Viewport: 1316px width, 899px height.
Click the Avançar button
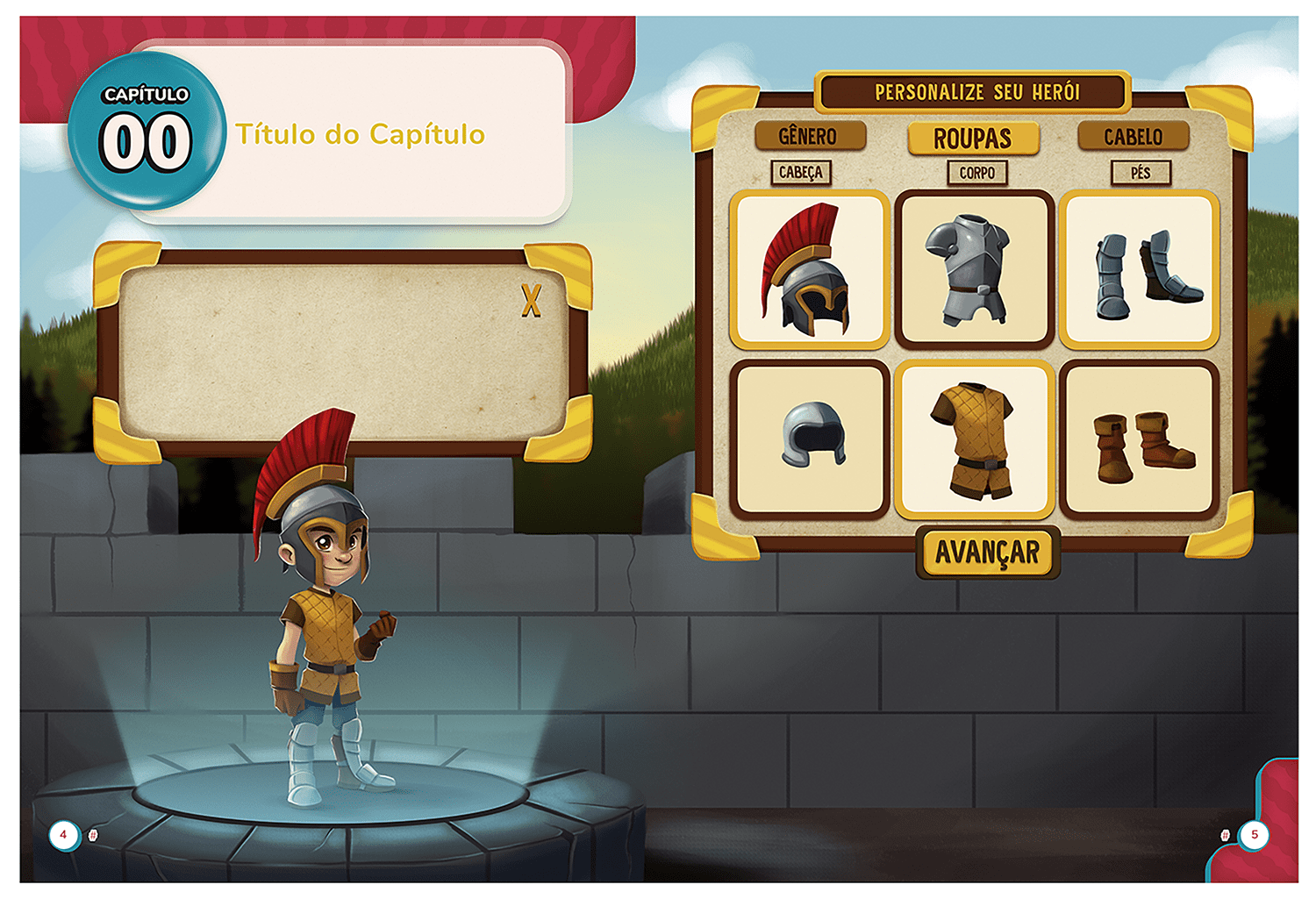pos(987,553)
